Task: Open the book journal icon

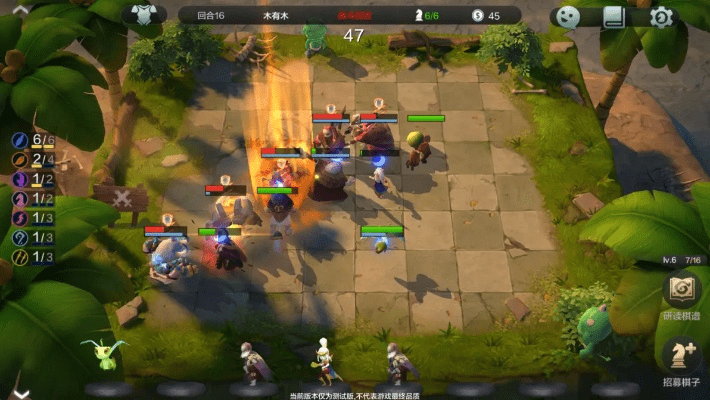Action: point(614,17)
